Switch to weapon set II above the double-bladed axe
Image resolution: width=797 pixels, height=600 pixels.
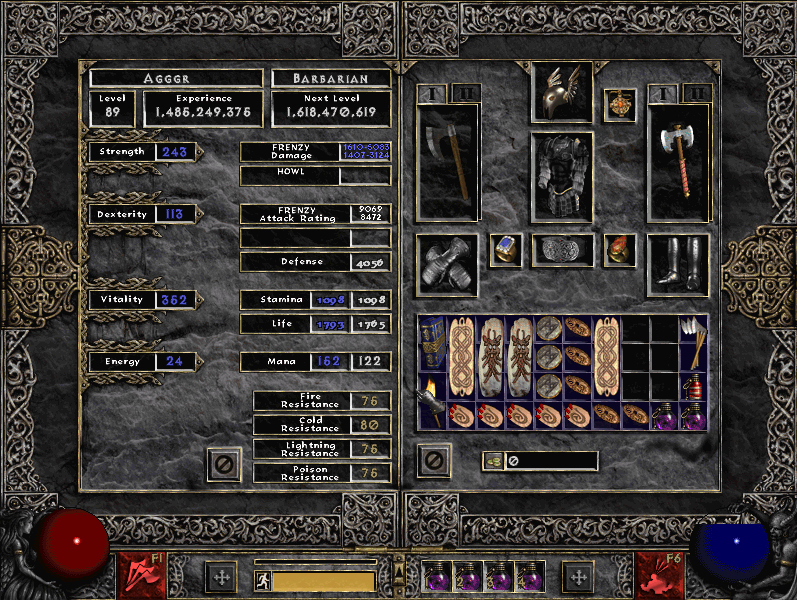(697, 94)
